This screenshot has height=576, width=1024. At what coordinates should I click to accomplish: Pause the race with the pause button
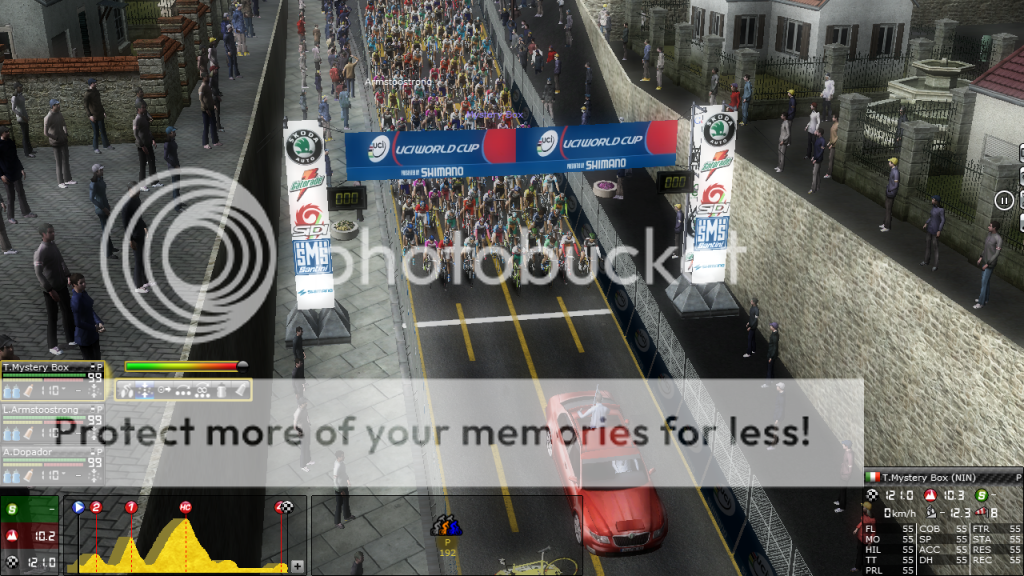[1004, 200]
